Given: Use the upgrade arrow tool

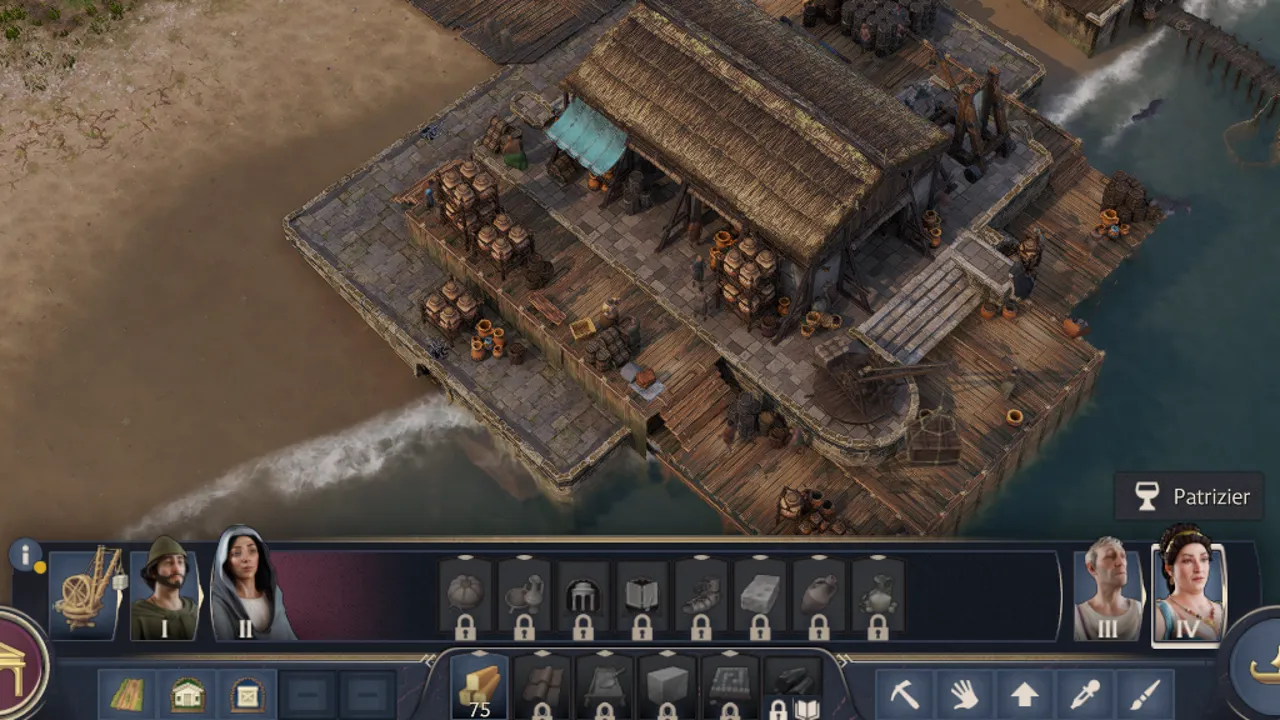Looking at the screenshot, I should click(1024, 694).
